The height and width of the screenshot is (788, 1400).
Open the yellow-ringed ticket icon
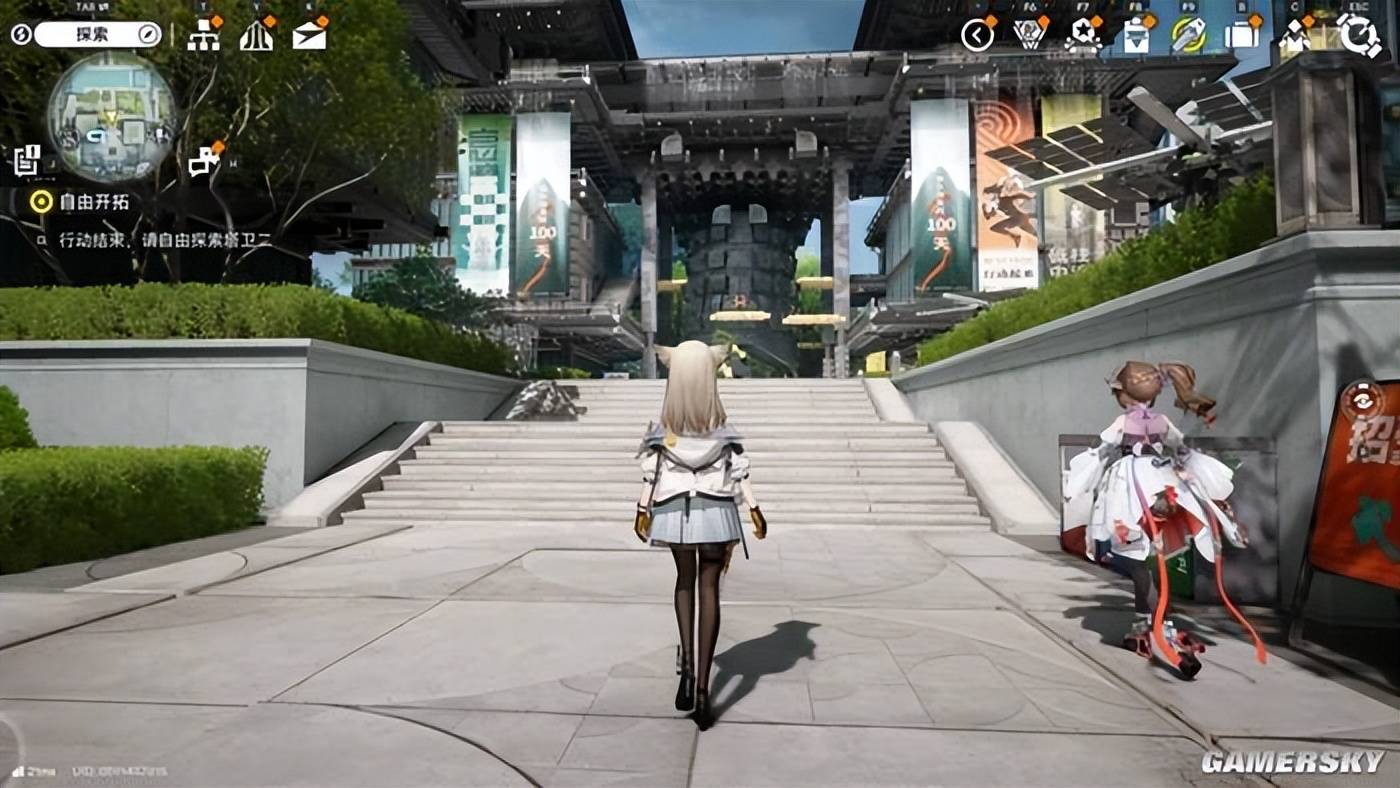[1189, 35]
